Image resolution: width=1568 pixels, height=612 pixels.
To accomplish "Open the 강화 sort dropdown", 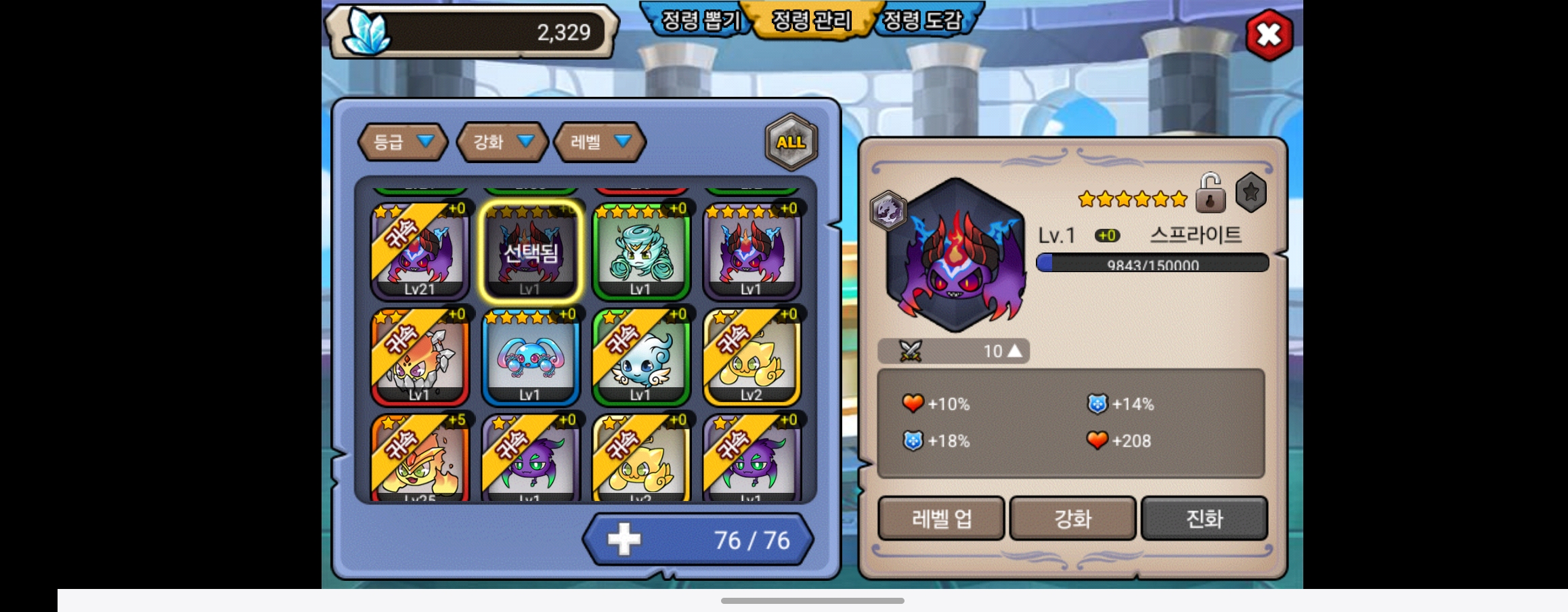I will pos(502,142).
